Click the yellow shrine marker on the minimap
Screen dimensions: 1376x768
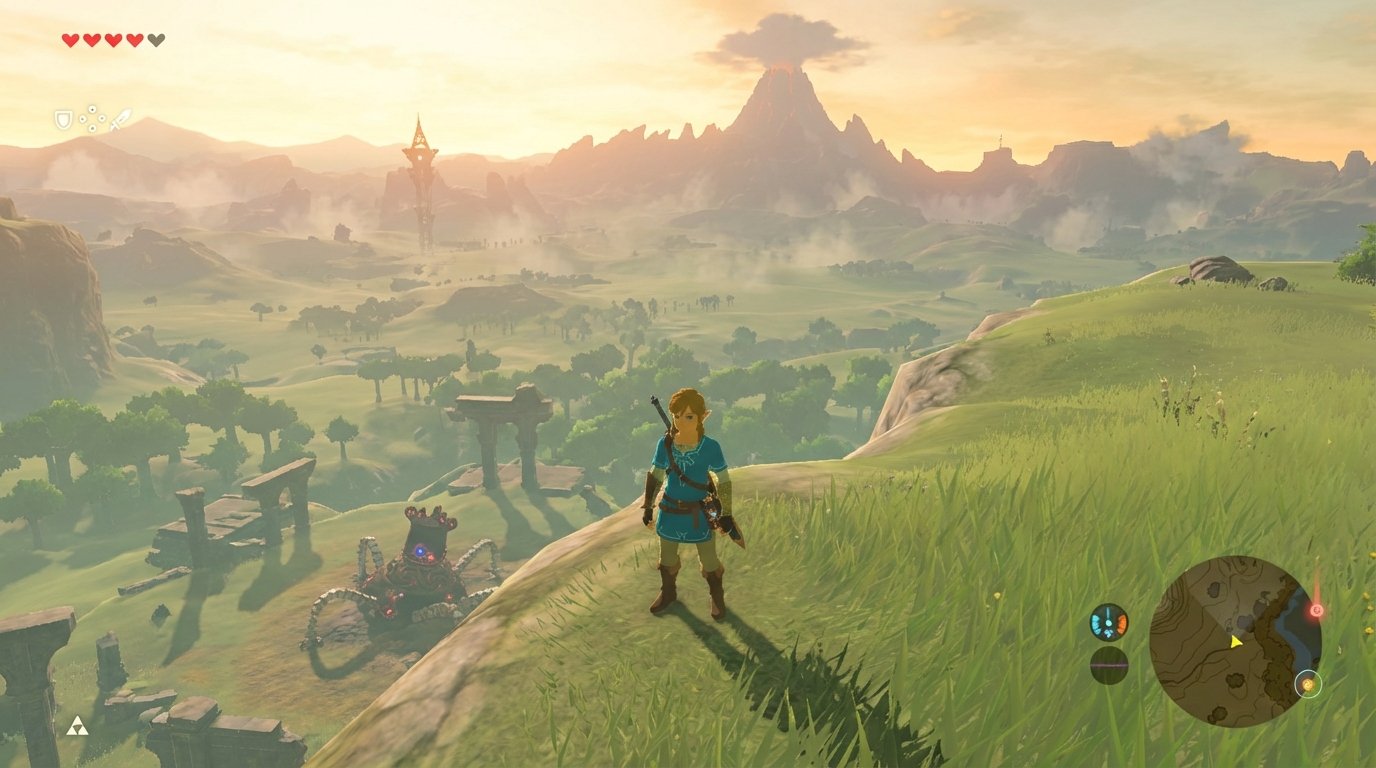pos(1308,685)
